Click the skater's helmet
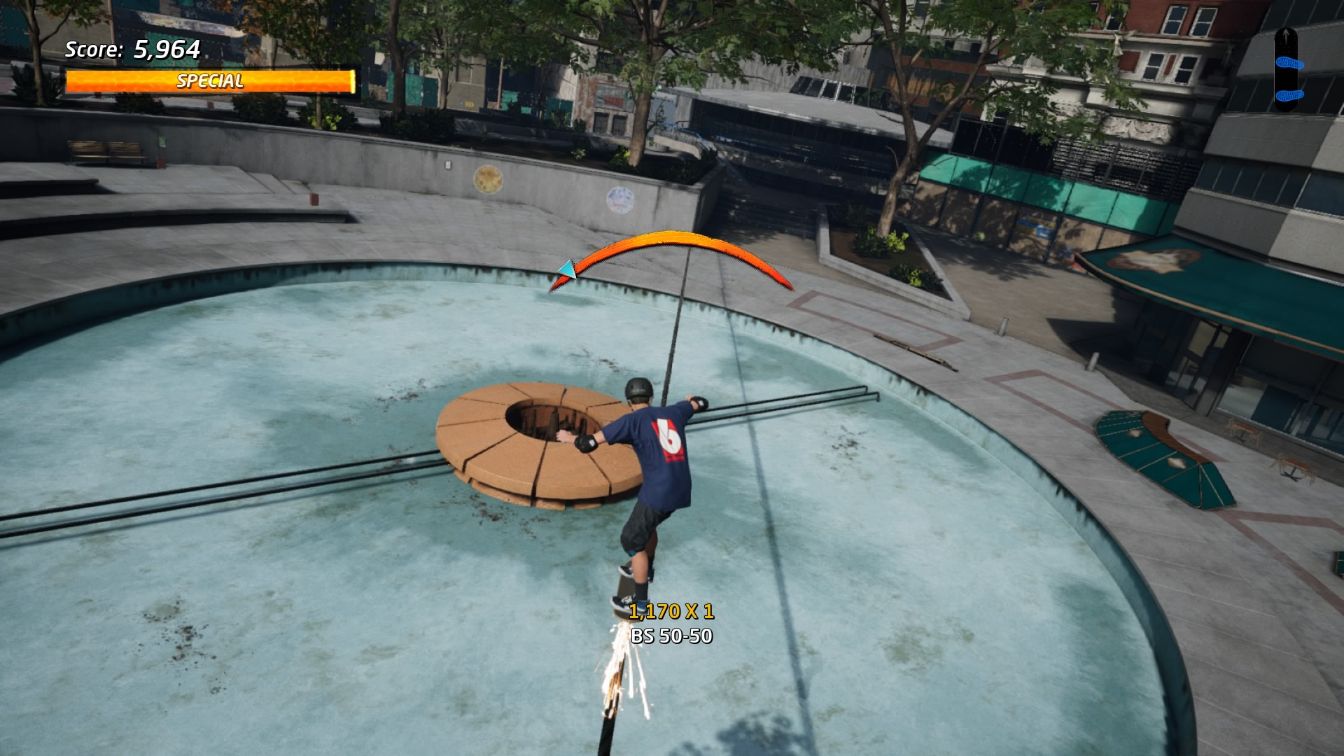The width and height of the screenshot is (1344, 756). coord(637,390)
